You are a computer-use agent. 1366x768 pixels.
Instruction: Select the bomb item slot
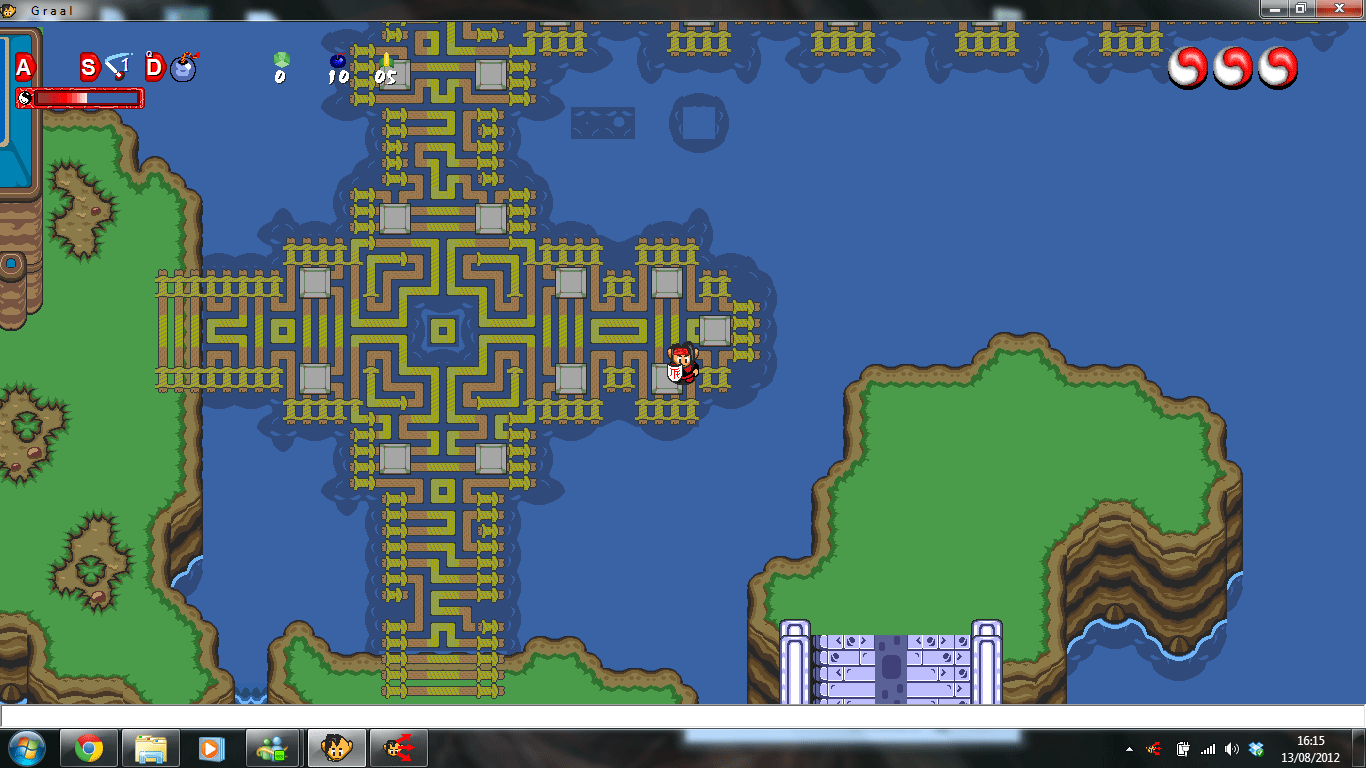[182, 67]
